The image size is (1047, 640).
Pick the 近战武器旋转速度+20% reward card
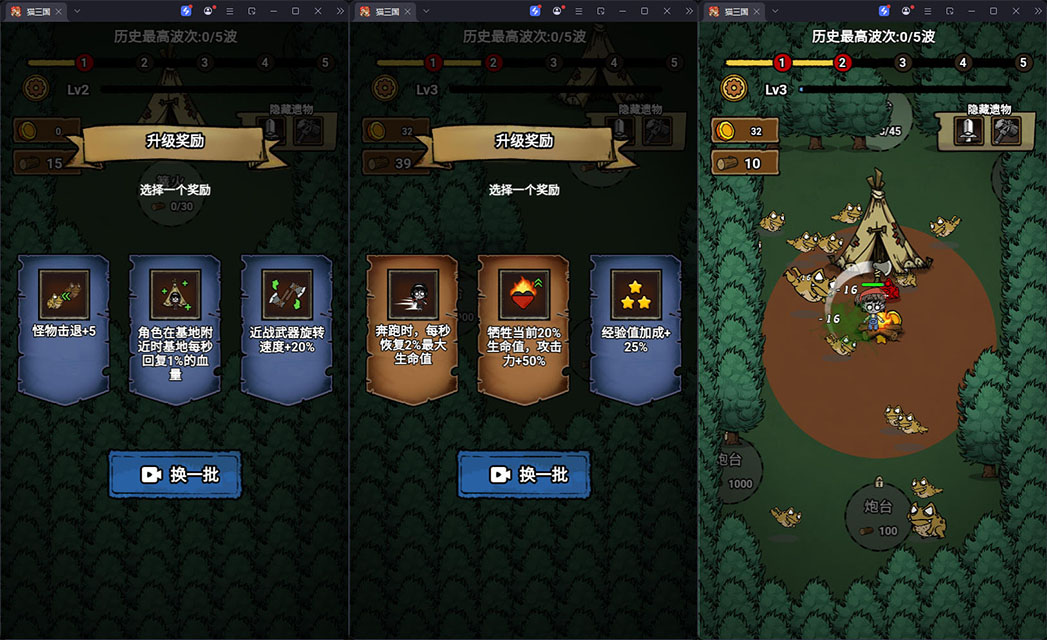coord(286,328)
